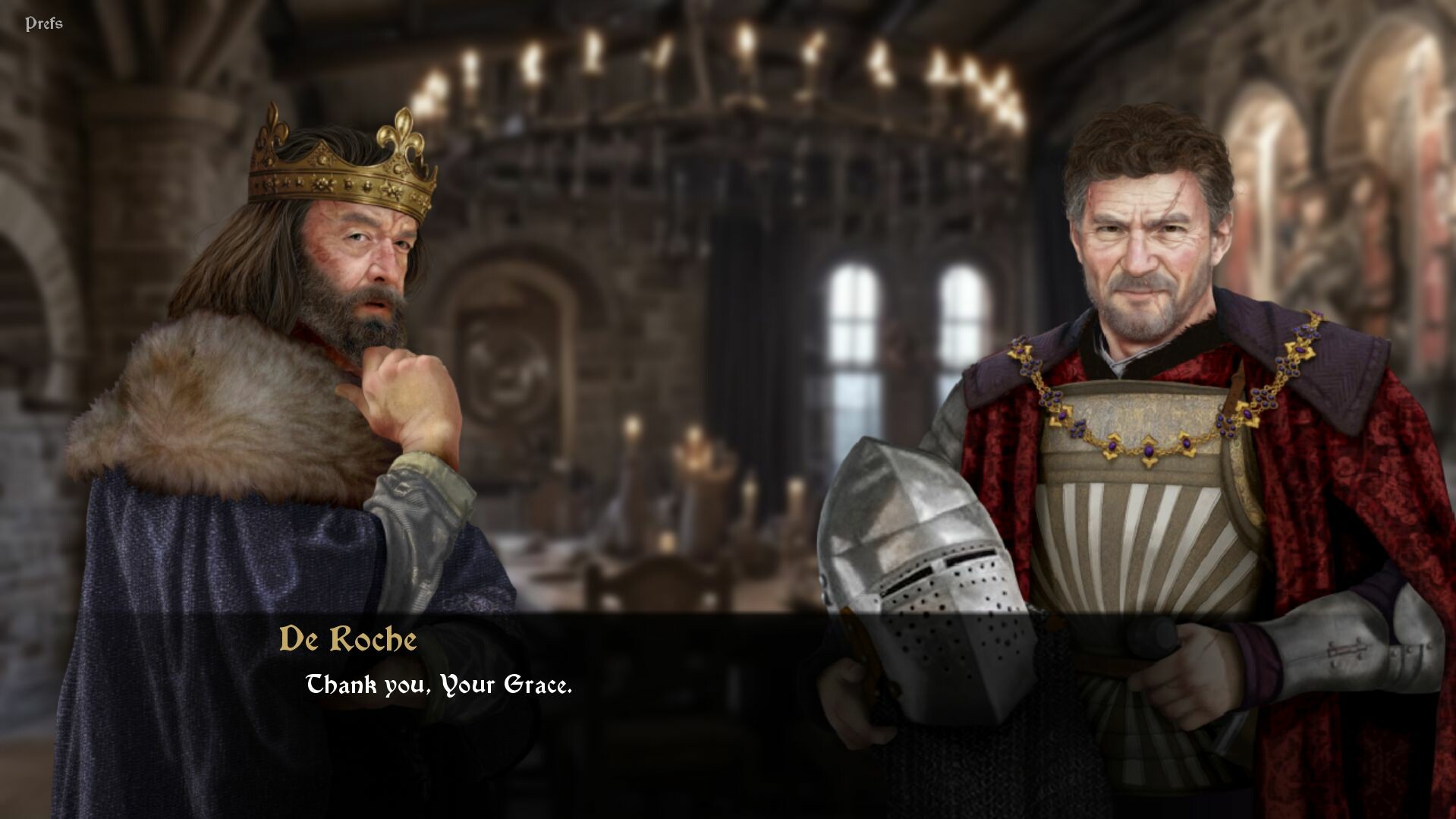Click the dialogue box background

pos(721,660)
